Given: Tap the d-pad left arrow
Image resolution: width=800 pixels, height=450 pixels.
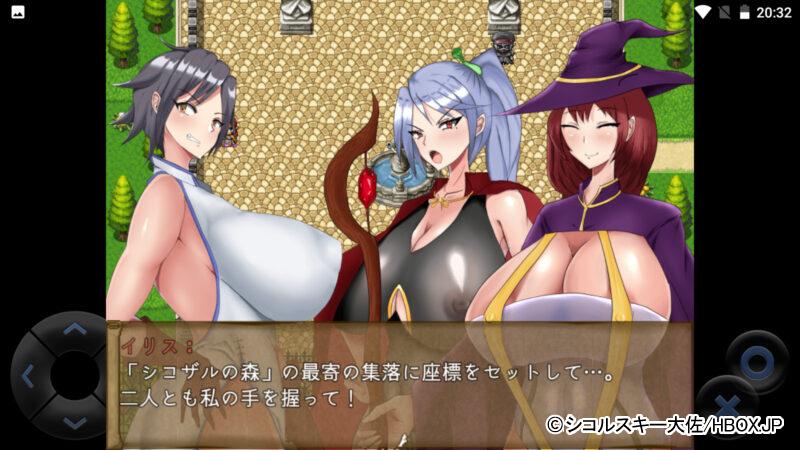Looking at the screenshot, I should 27,377.
